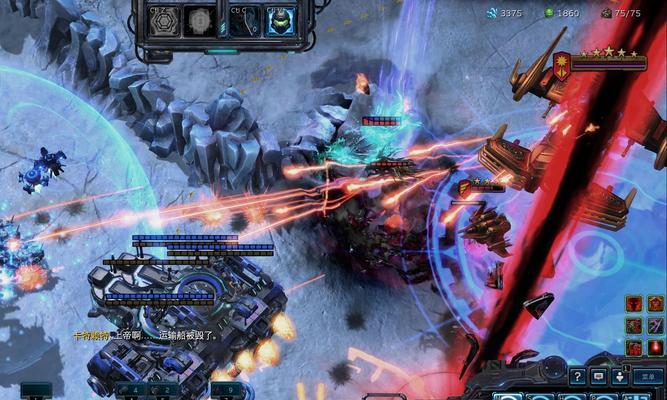Select the control group tab numbered 2
Screen dimensions: 667x400
click(x=163, y=389)
